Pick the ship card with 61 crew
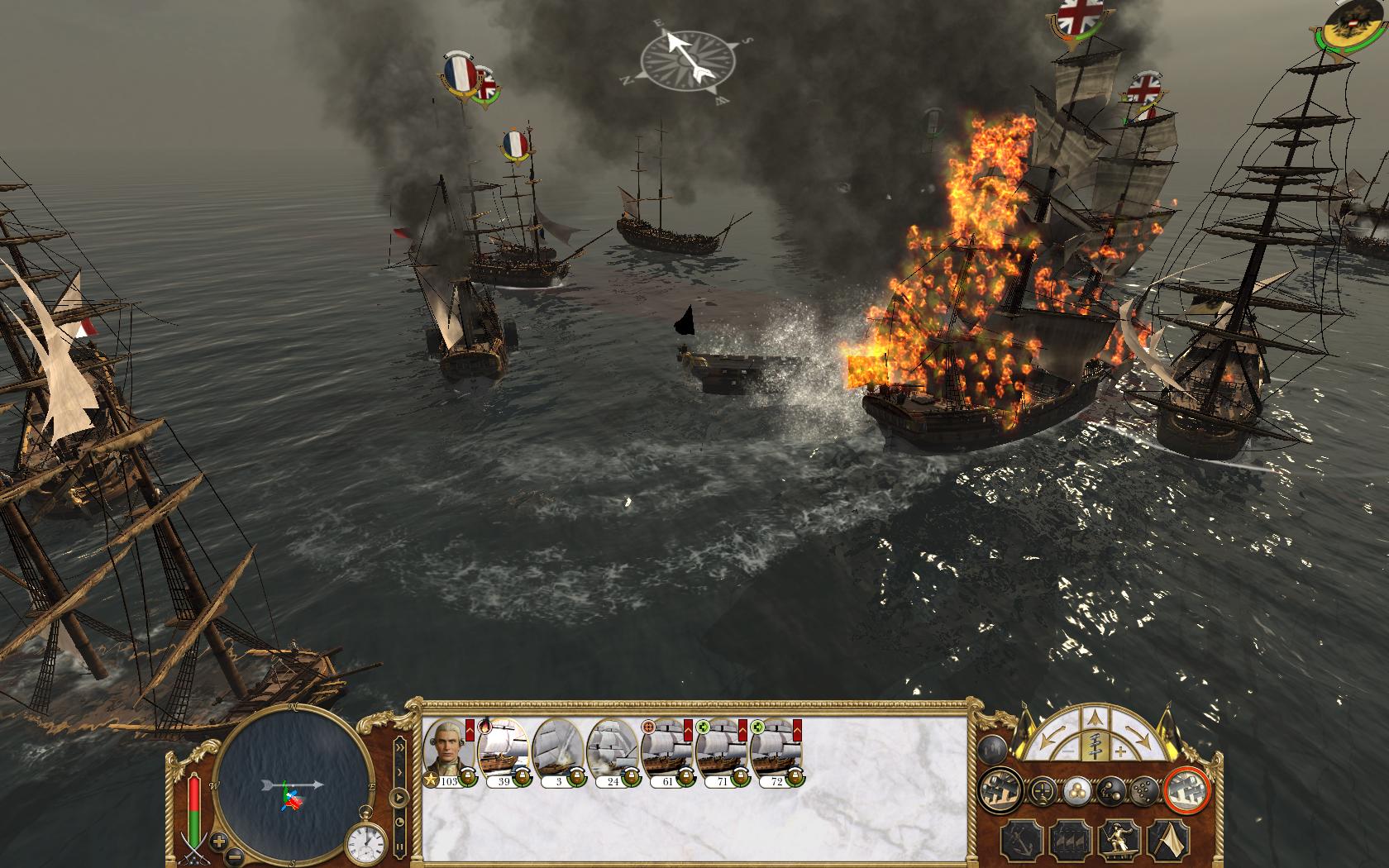Image resolution: width=1389 pixels, height=868 pixels. (667, 751)
